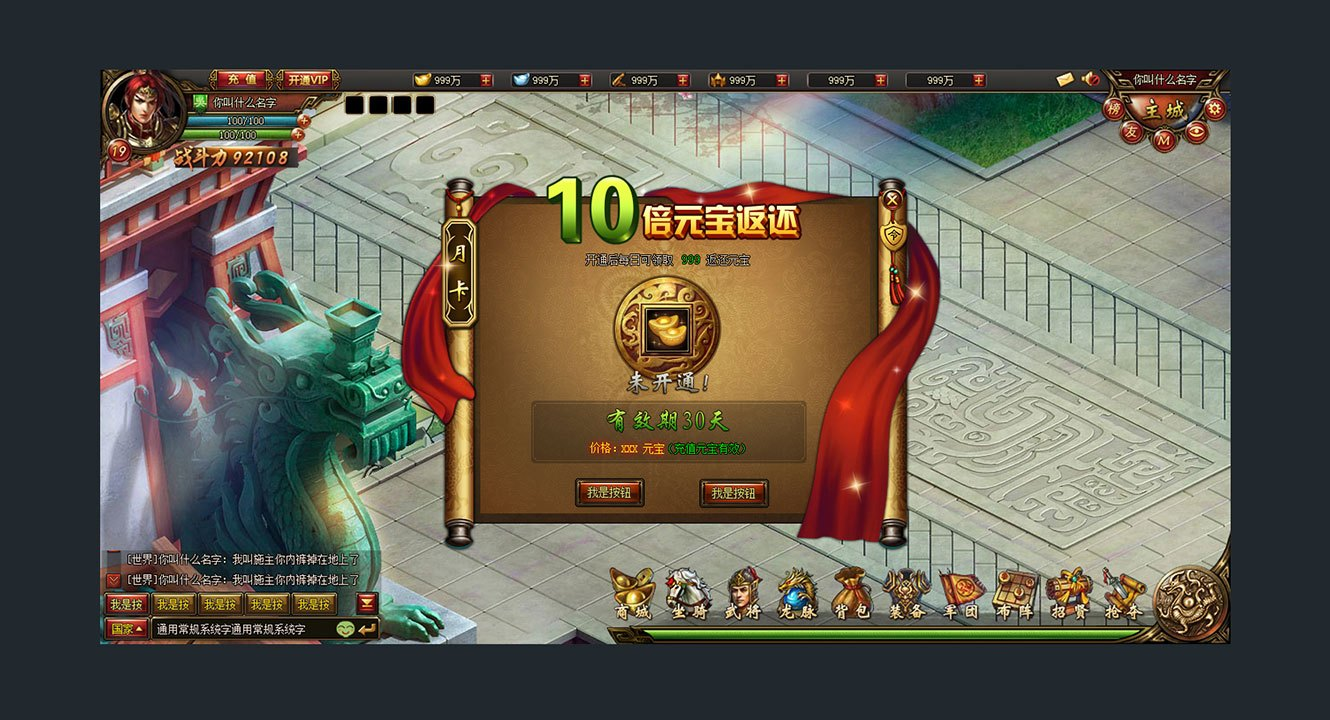Open the 开通VIP menu item

tap(308, 78)
